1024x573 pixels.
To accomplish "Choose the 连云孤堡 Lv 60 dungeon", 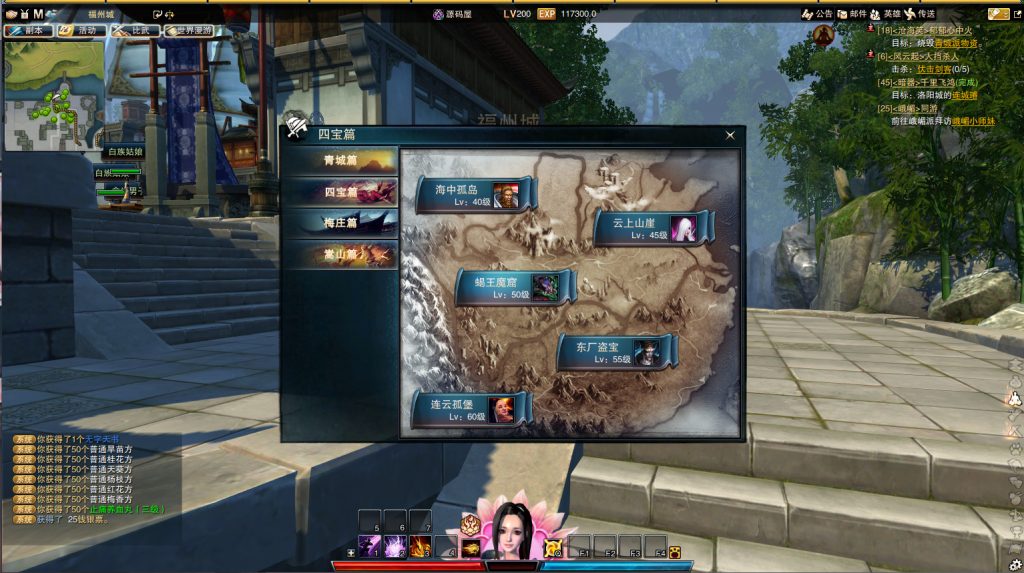I will 470,408.
